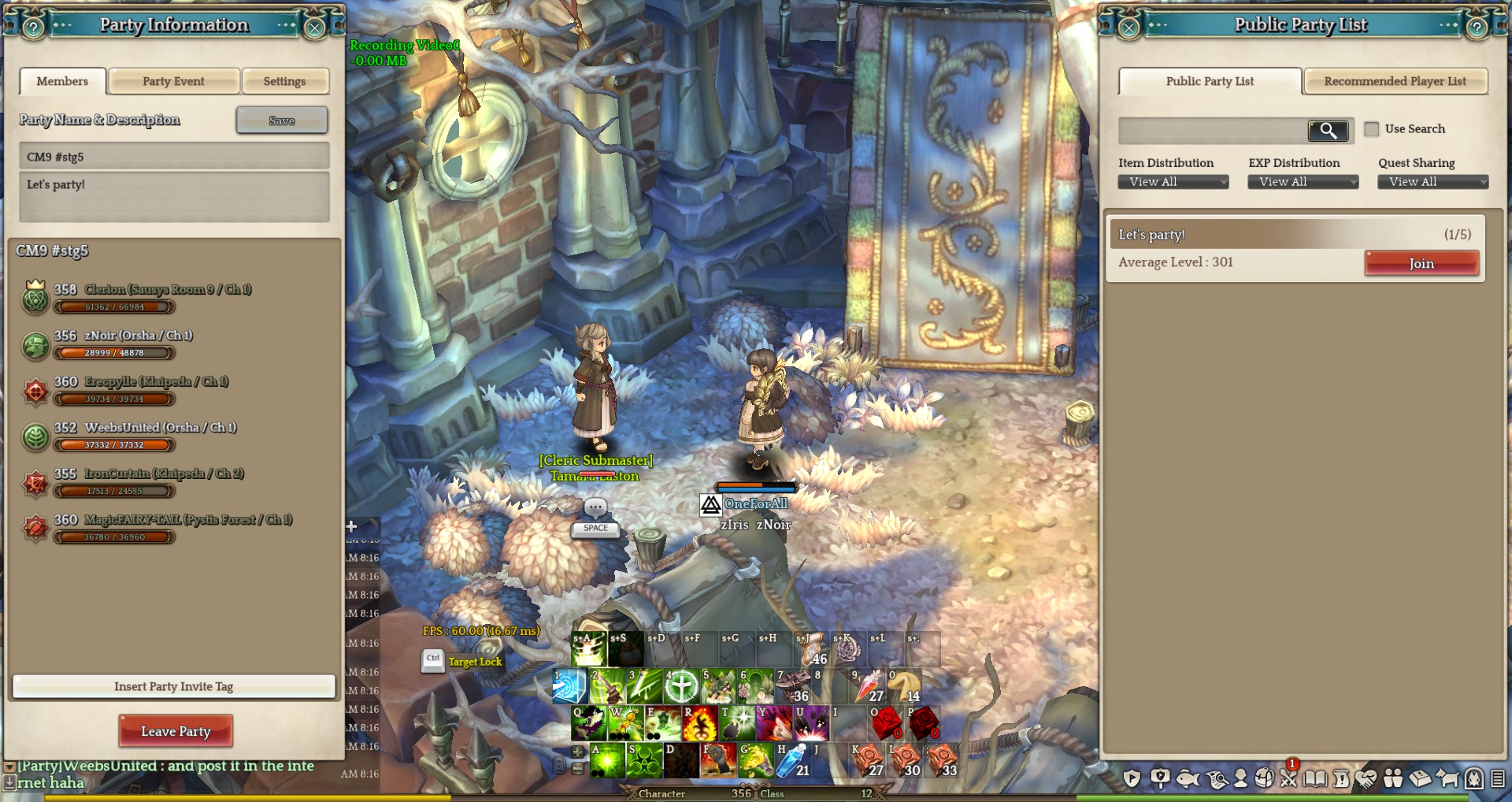Screen dimensions: 1512x802
Task: Open the Item Distribution dropdown
Action: coord(1173,182)
